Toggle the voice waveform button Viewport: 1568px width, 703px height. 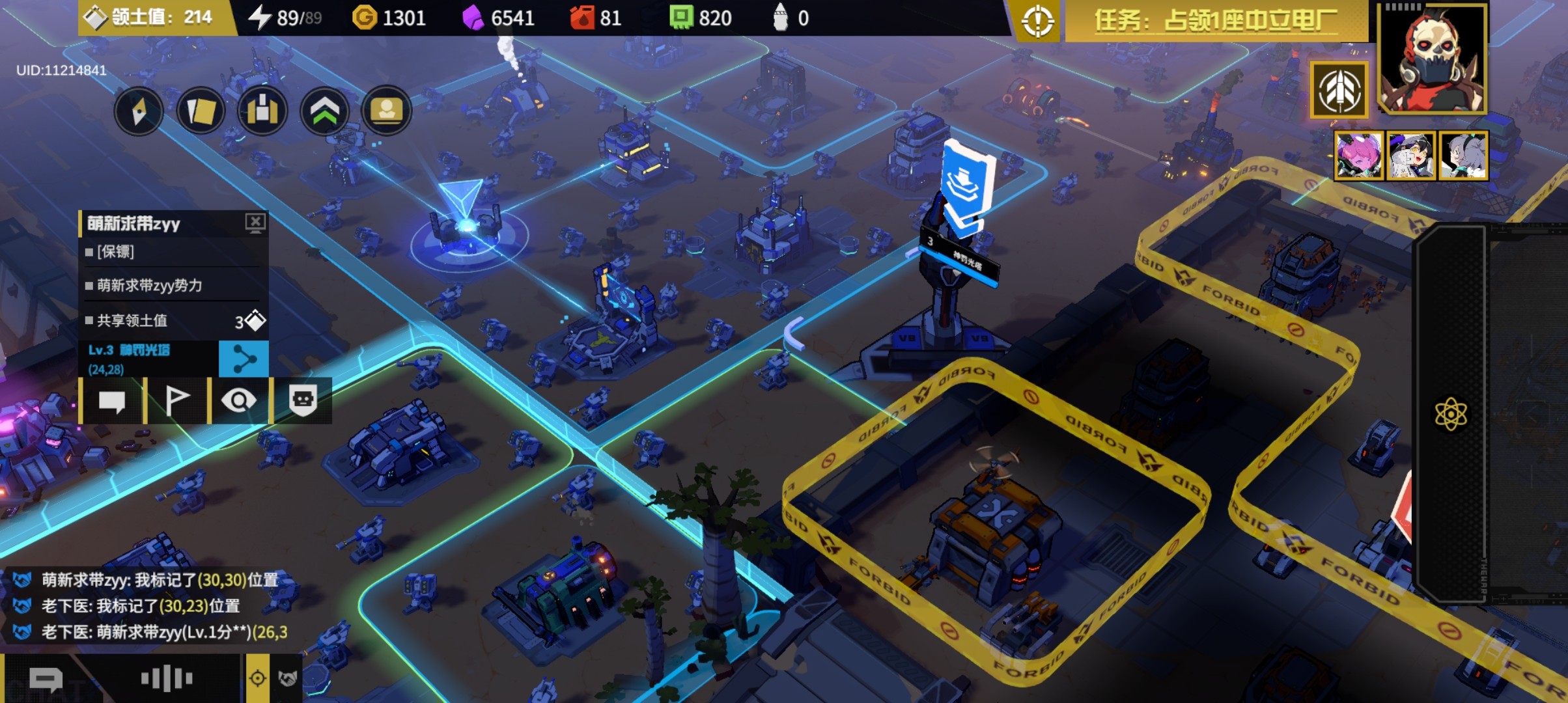[167, 679]
